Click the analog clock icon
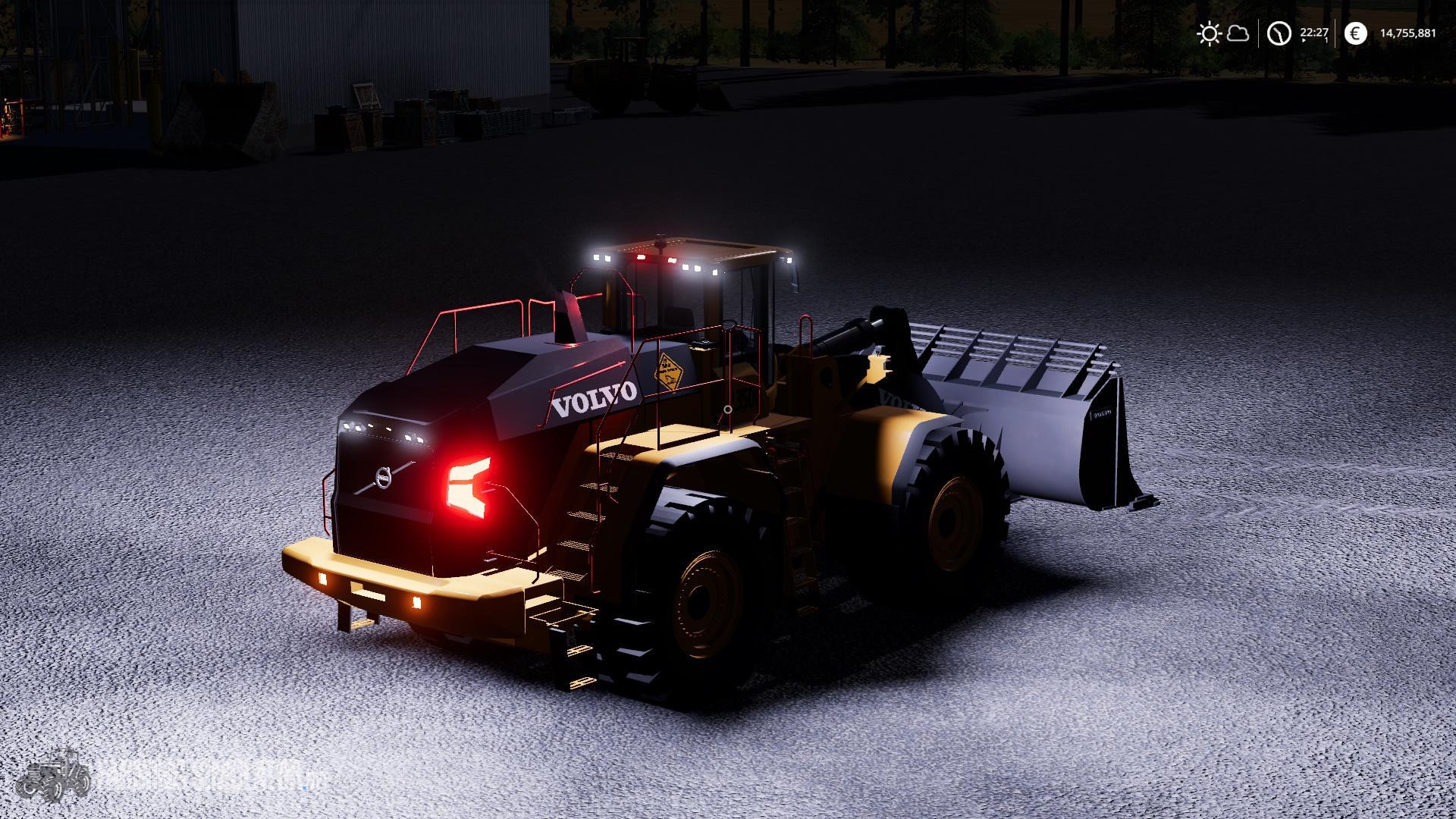Image resolution: width=1456 pixels, height=819 pixels. point(1279,33)
